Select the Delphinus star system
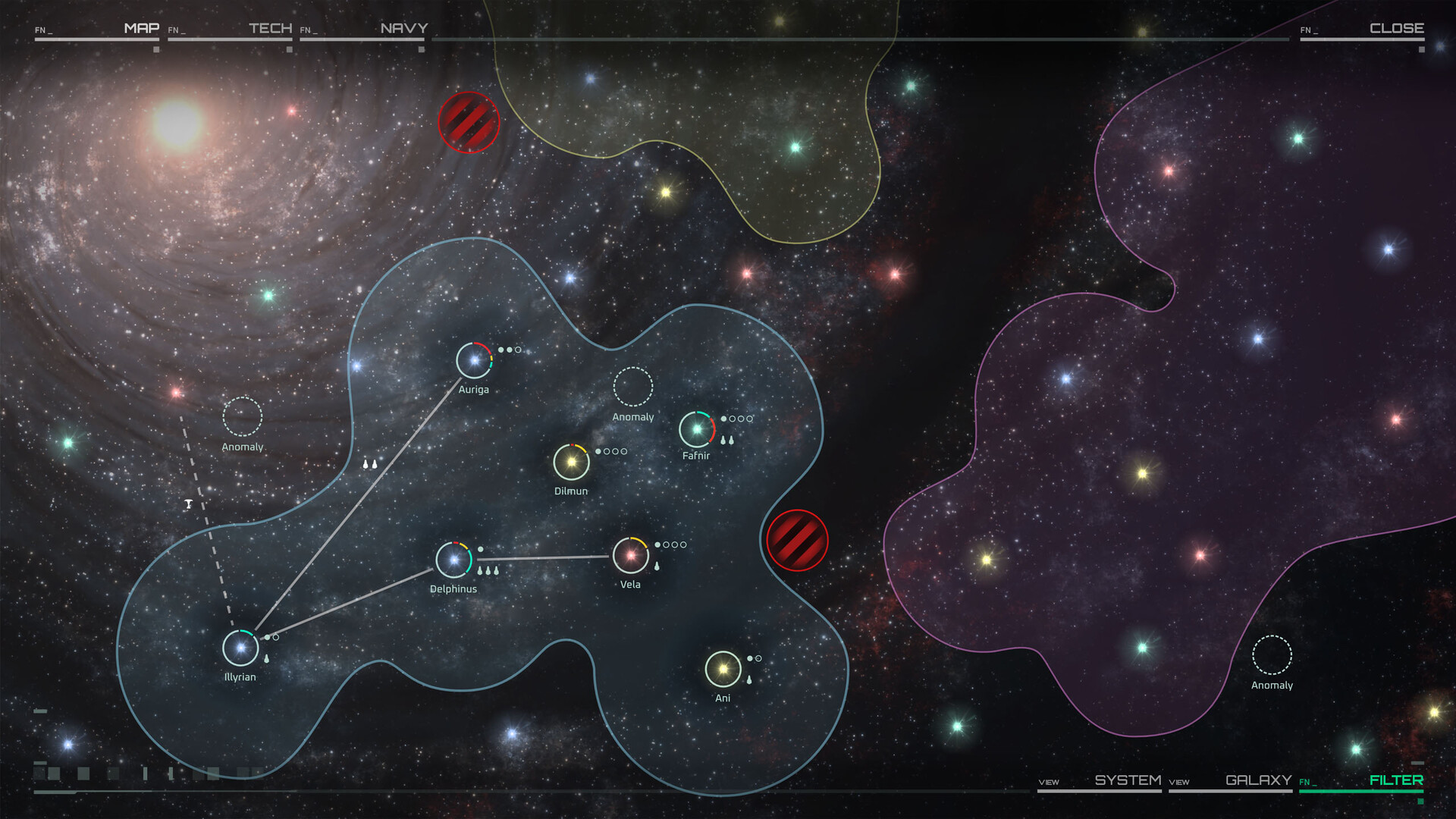This screenshot has width=1456, height=819. (453, 560)
